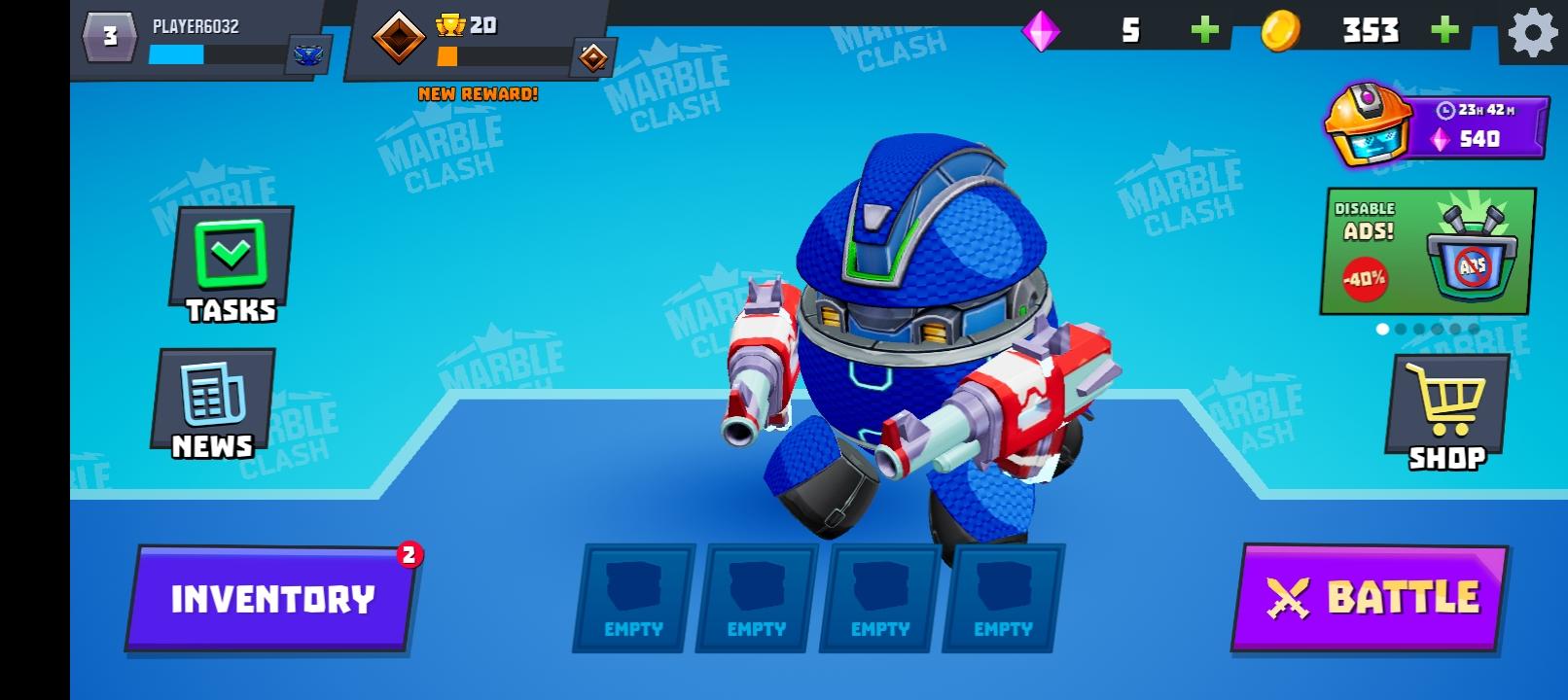Open the Shop via the cart icon
The image size is (1568, 700).
click(x=1444, y=403)
